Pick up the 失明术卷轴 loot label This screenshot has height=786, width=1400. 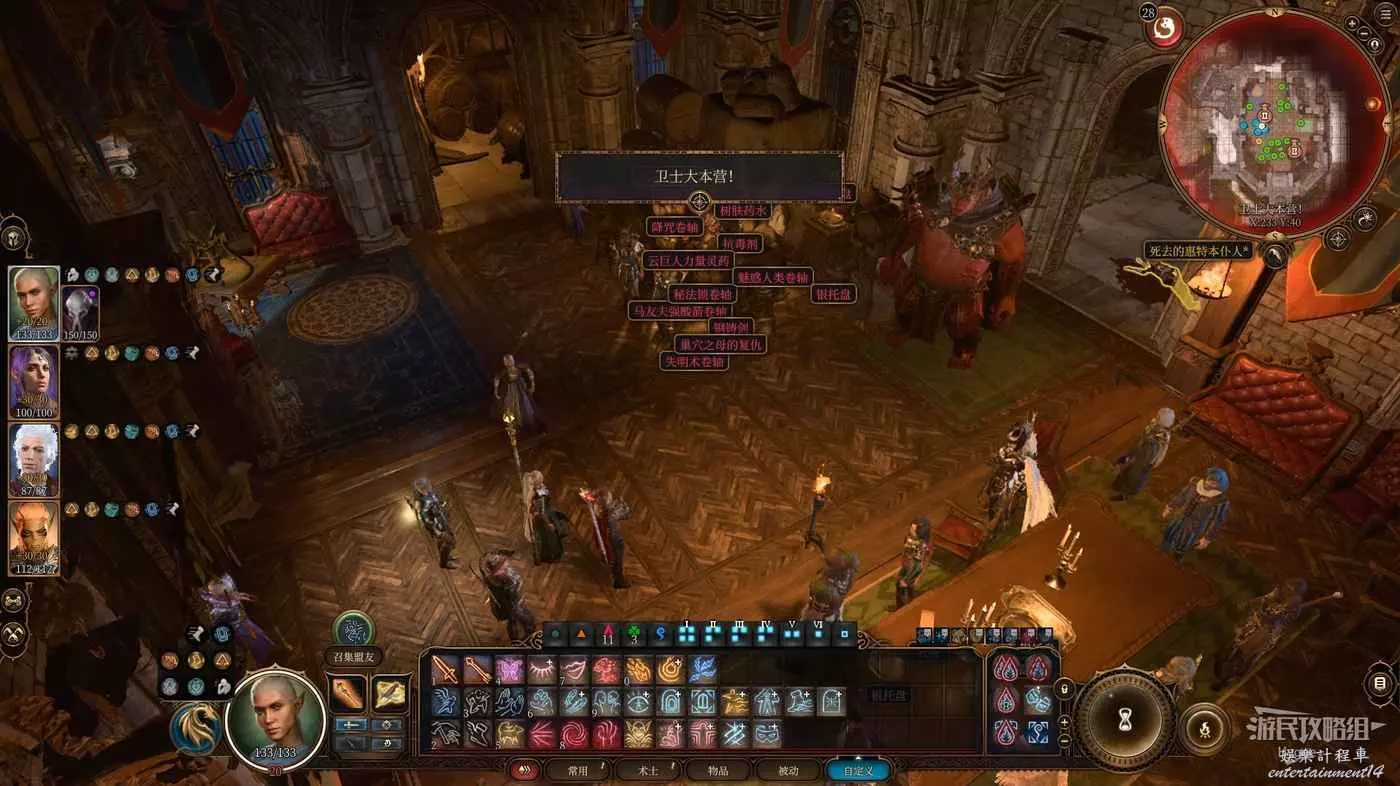click(694, 361)
